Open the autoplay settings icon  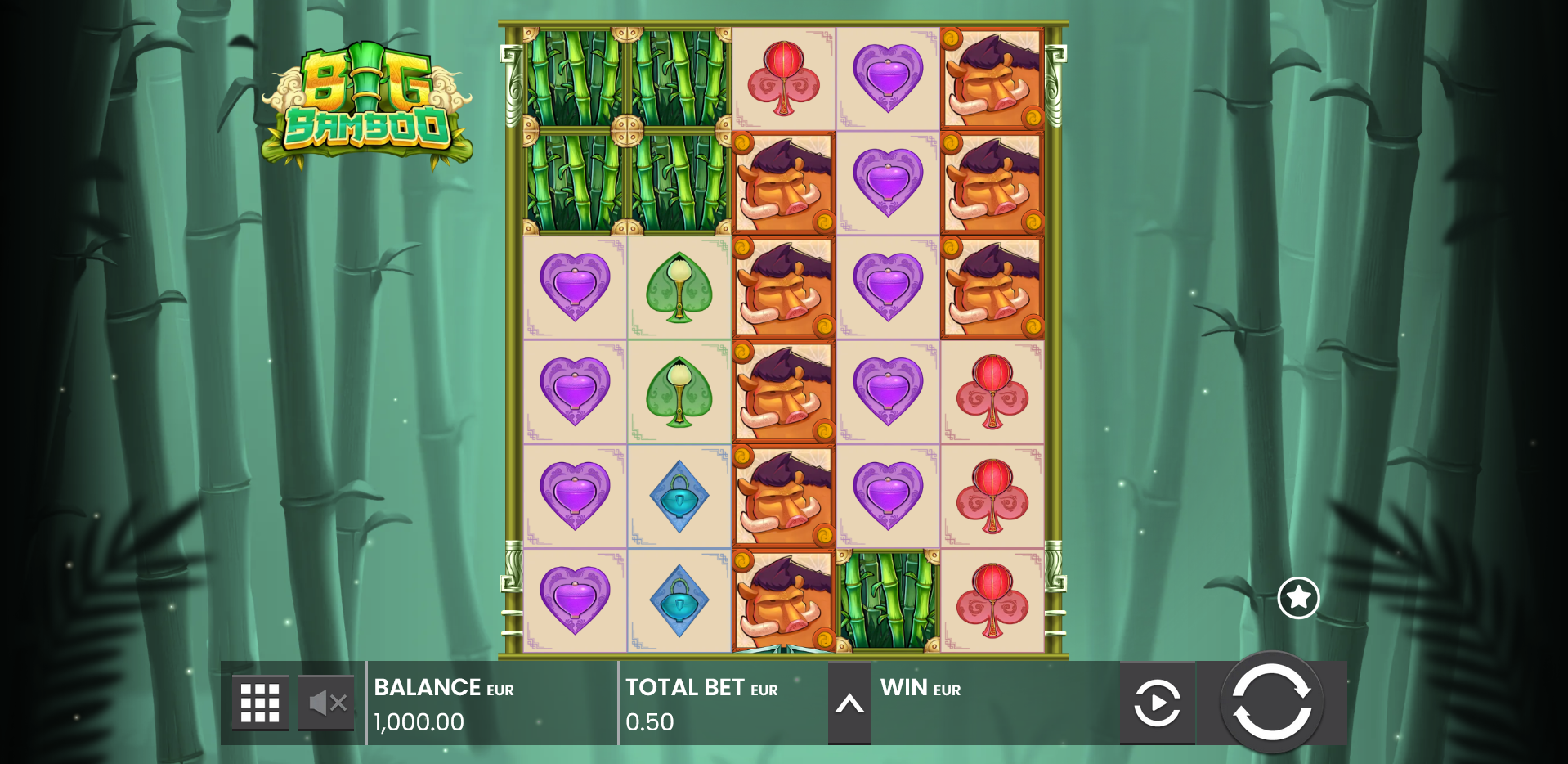point(1157,703)
